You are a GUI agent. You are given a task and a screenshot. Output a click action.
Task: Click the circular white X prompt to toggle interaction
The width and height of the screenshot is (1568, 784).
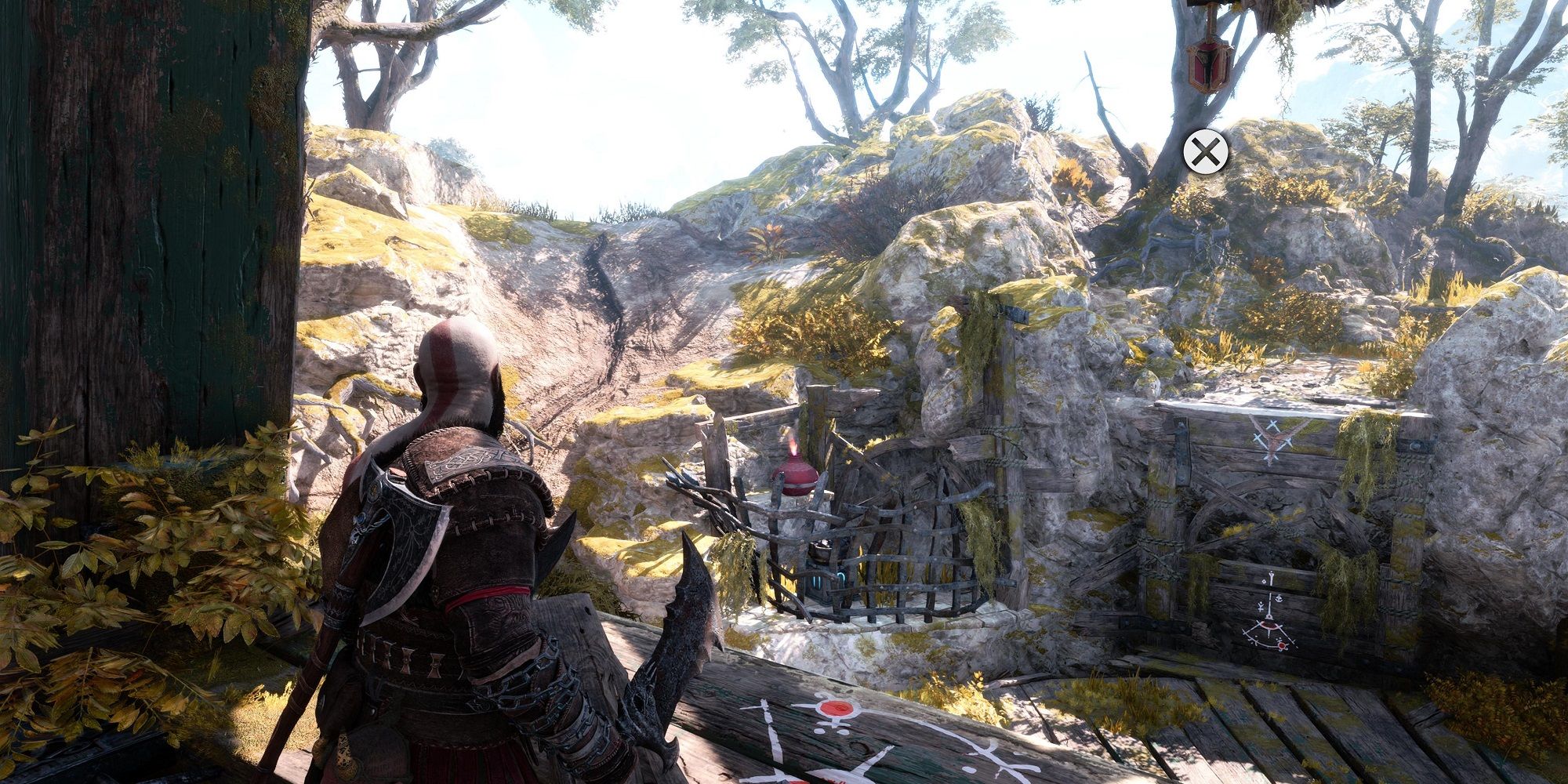tap(1205, 151)
